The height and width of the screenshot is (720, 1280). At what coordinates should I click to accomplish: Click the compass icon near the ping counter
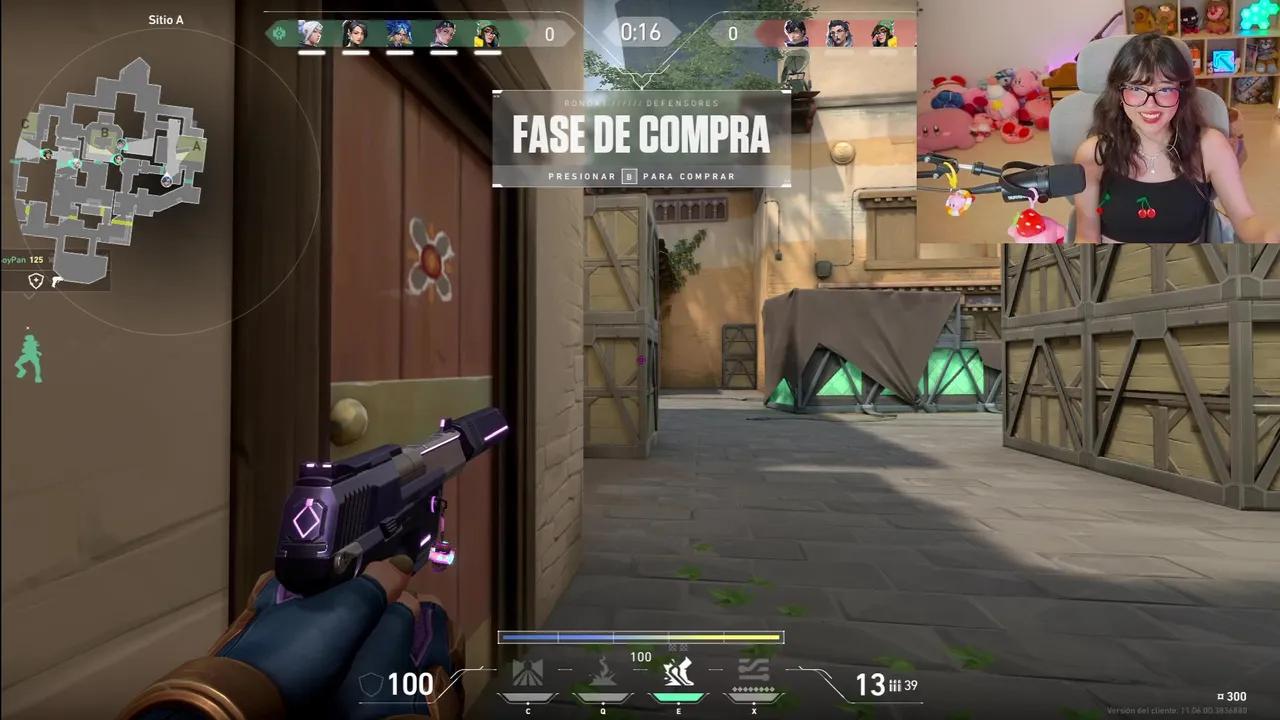pyautogui.click(x=35, y=281)
